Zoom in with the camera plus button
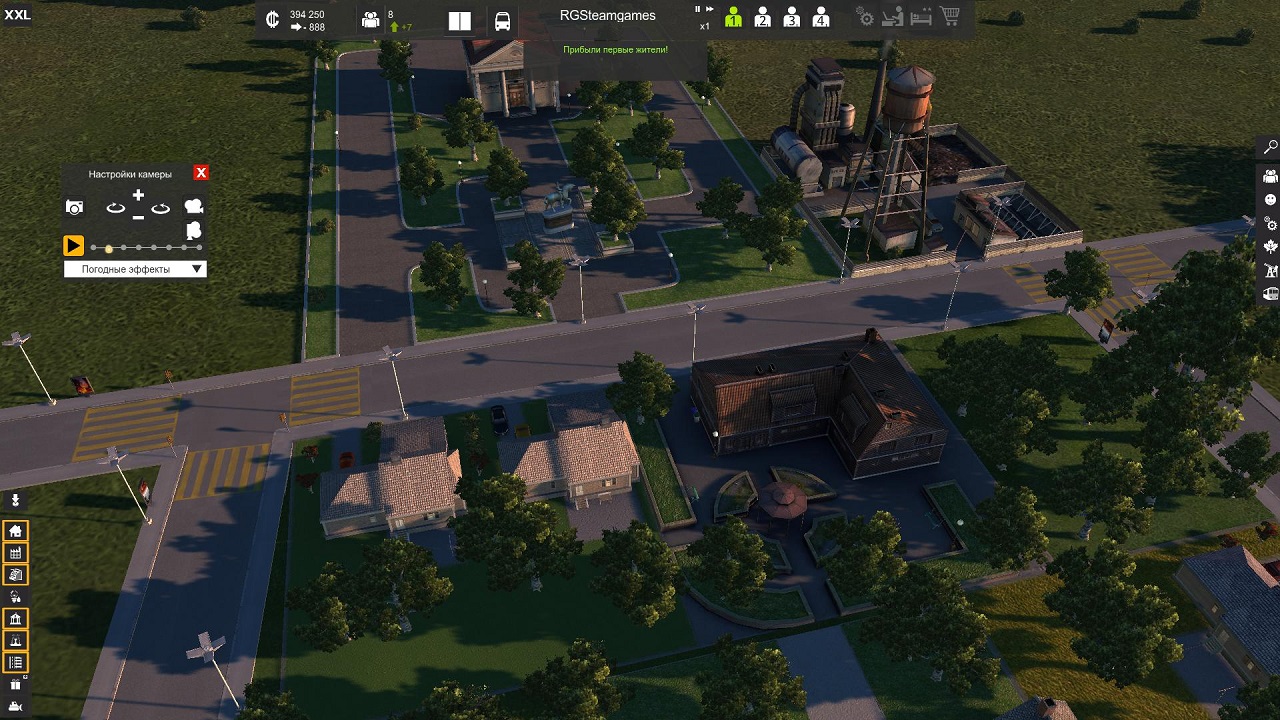This screenshot has height=720, width=1280. point(138,196)
